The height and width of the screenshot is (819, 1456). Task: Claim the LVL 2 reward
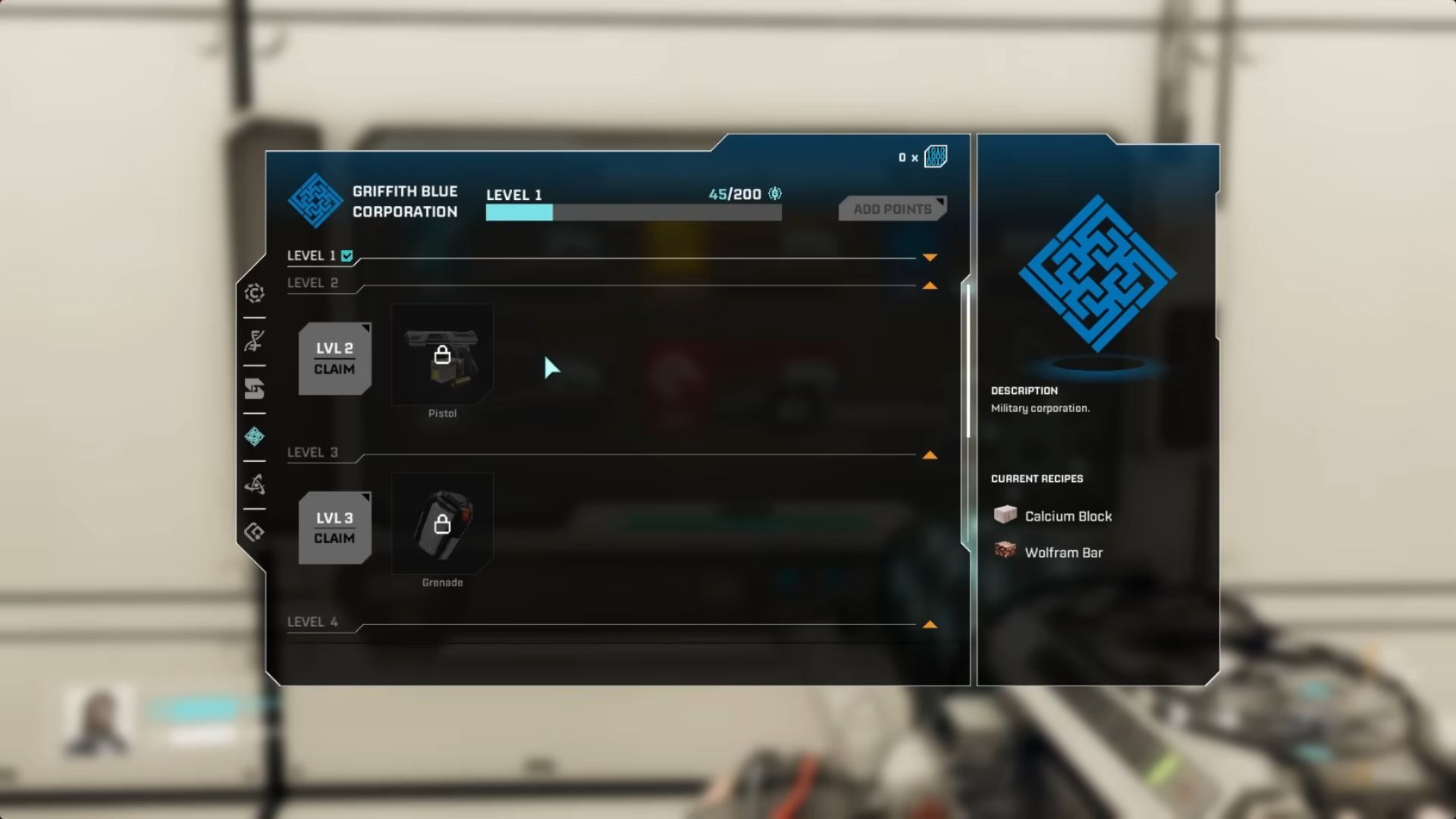[x=334, y=358]
